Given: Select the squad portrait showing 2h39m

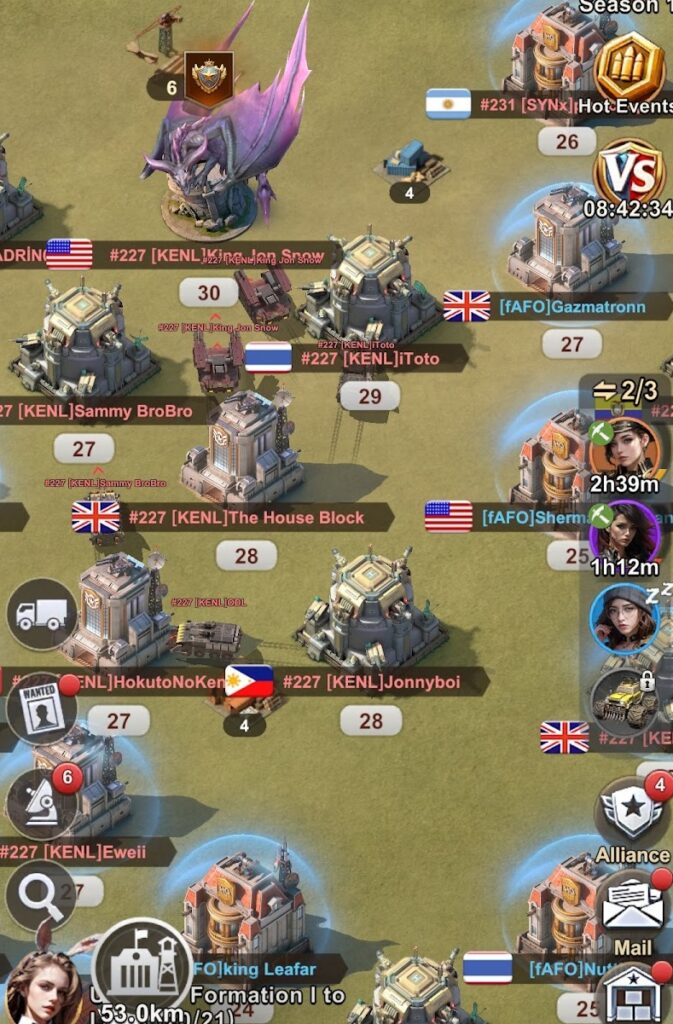Looking at the screenshot, I should [625, 447].
